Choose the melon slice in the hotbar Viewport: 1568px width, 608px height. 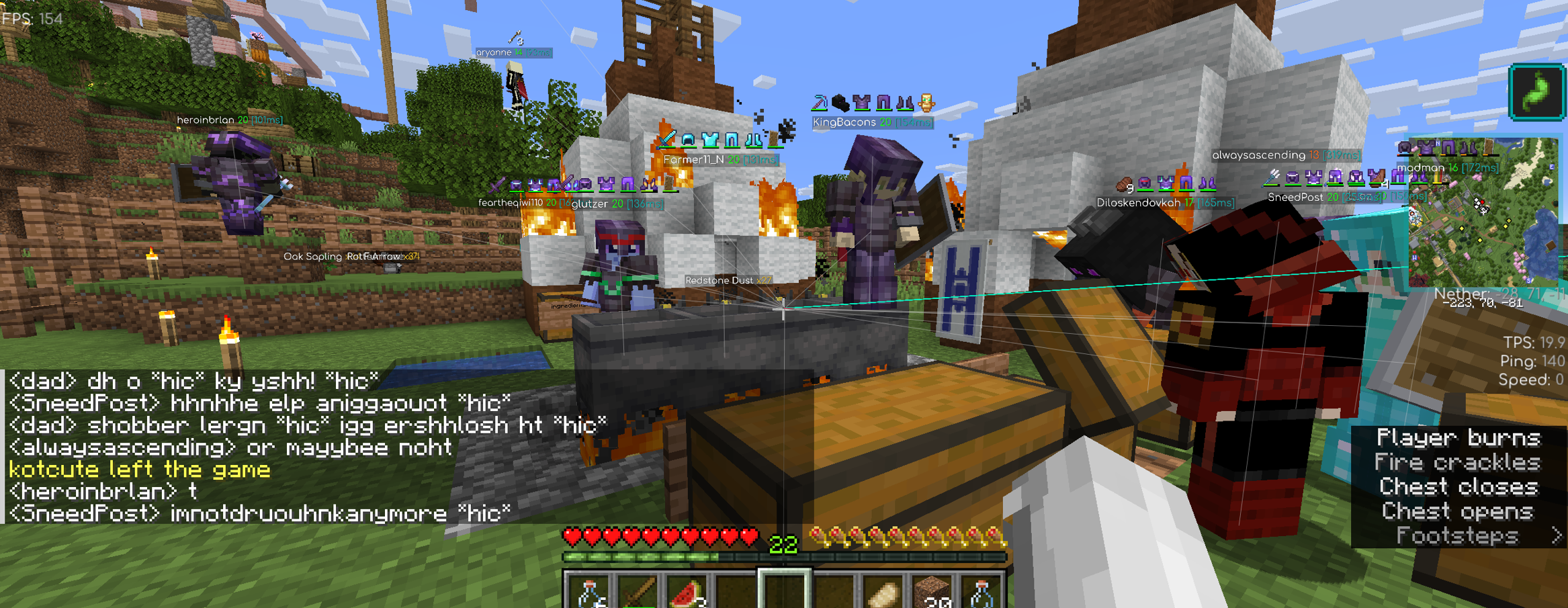click(687, 593)
